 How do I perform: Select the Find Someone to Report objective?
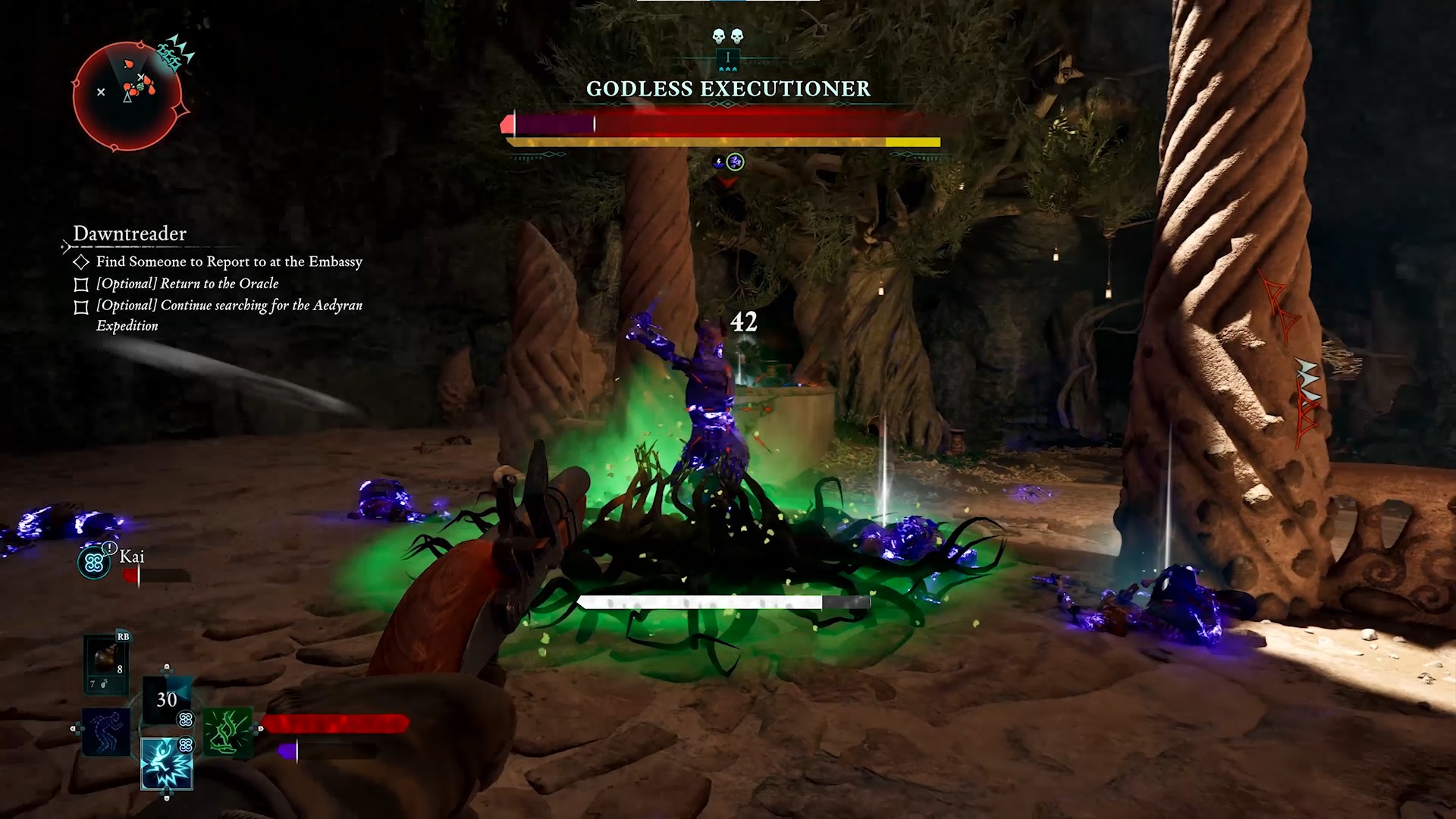pyautogui.click(x=228, y=262)
